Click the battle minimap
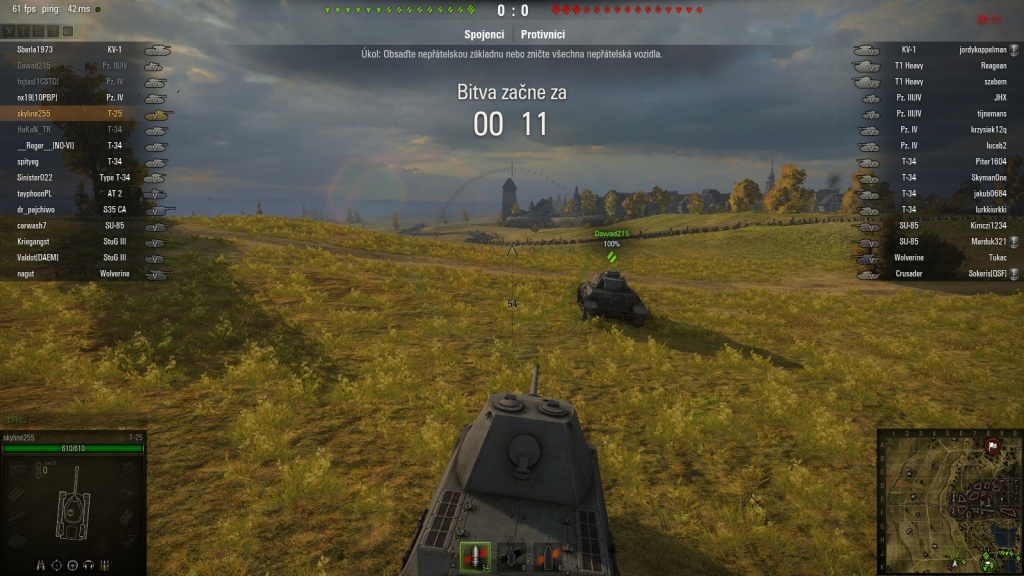This screenshot has width=1024, height=576. [x=949, y=502]
